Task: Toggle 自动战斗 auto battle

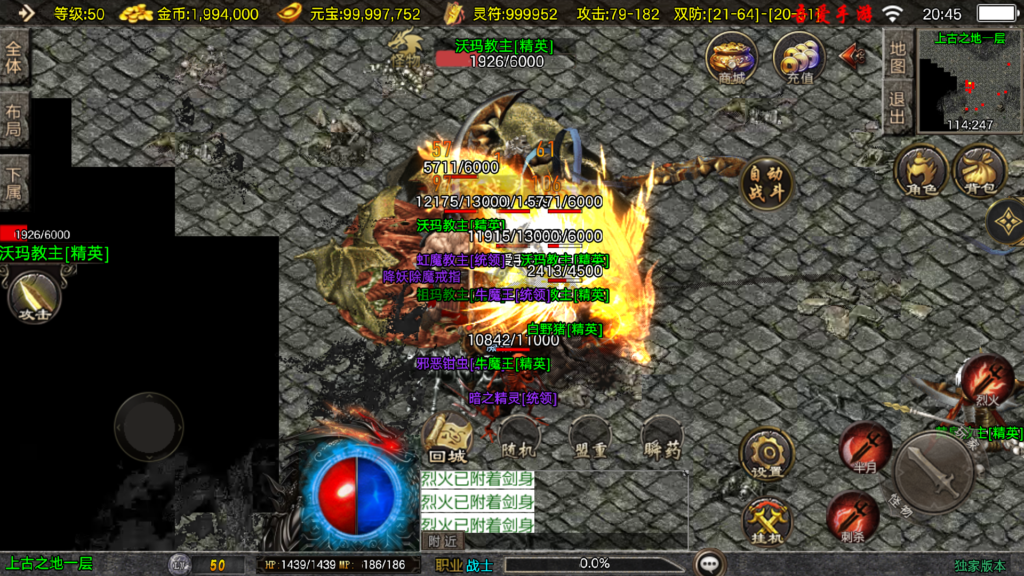Action: pos(767,182)
